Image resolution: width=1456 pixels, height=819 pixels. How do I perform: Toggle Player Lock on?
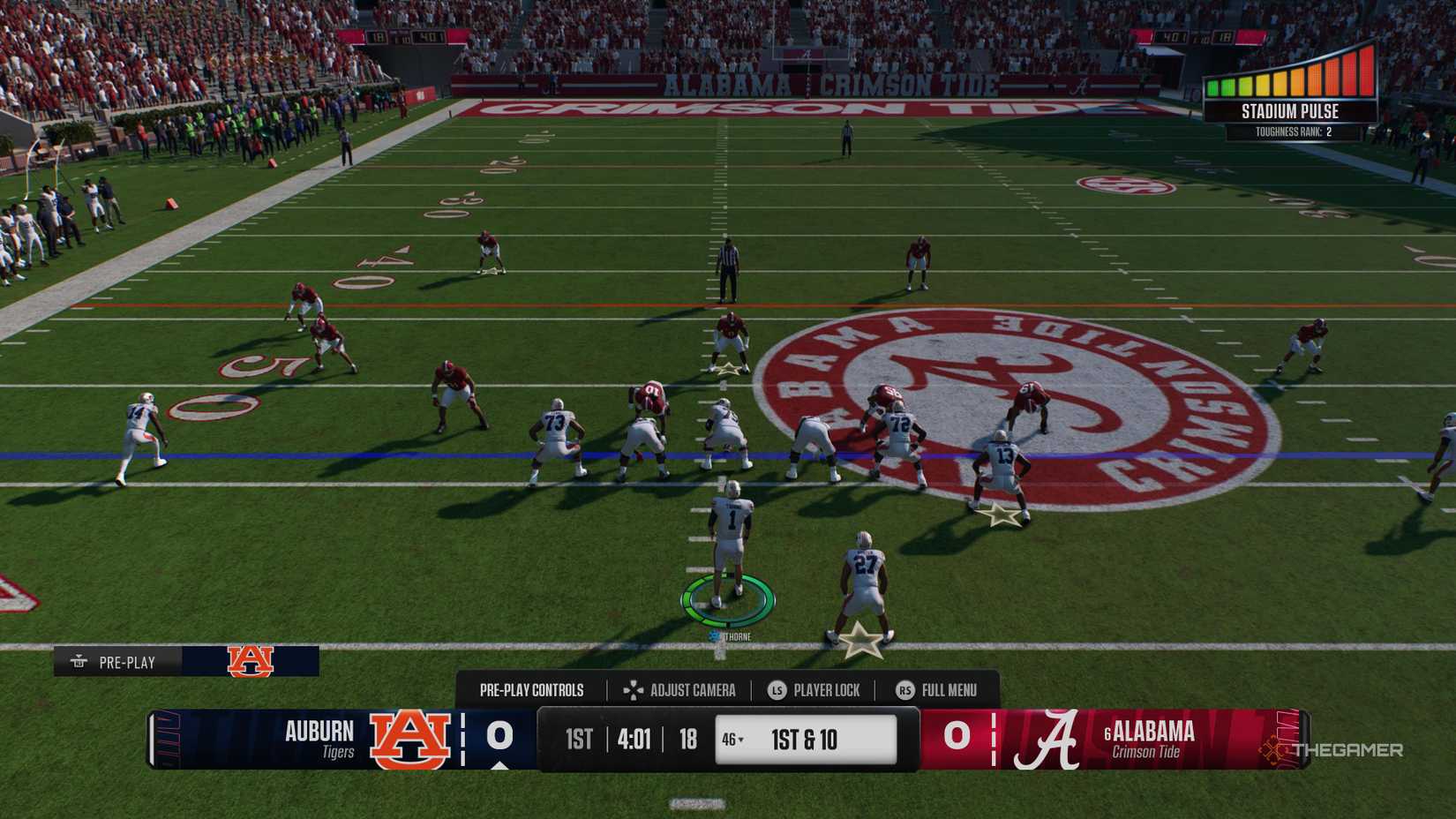[825, 690]
